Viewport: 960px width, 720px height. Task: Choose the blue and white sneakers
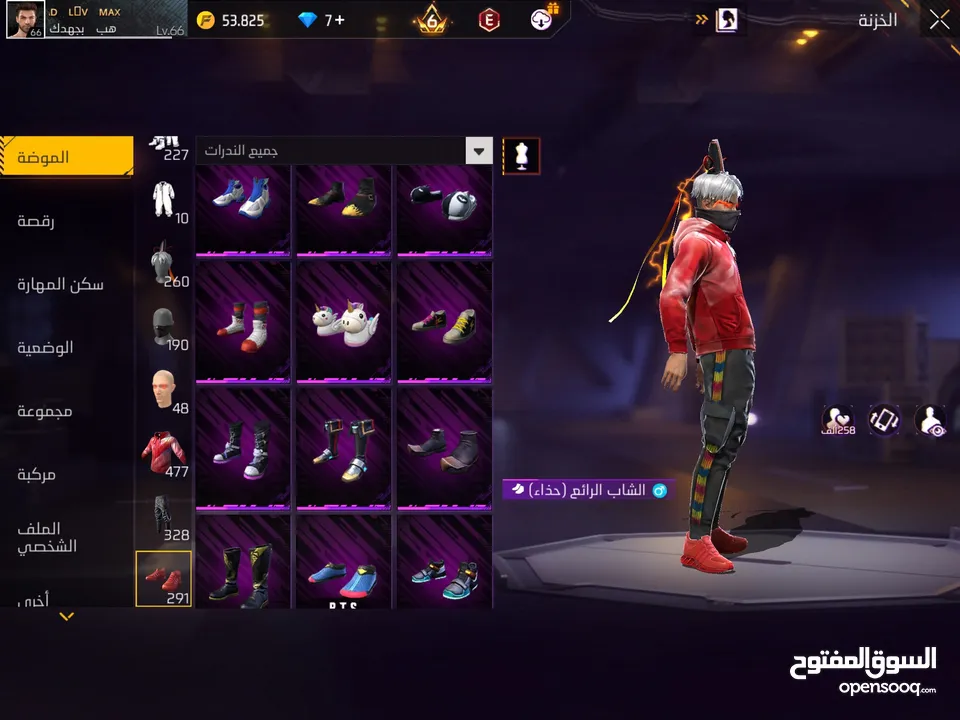click(242, 200)
